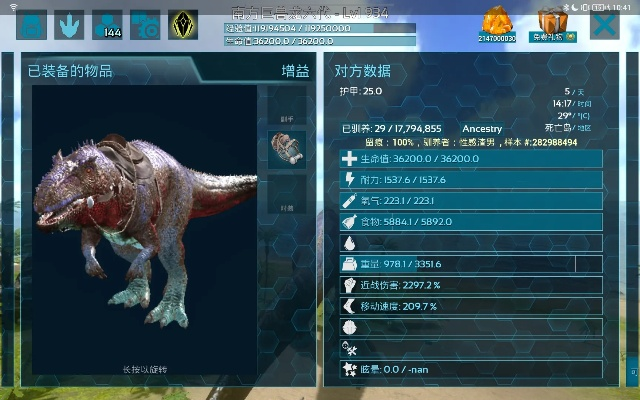640x400 pixels.
Task: Open the amber currency shop
Action: pyautogui.click(x=497, y=24)
